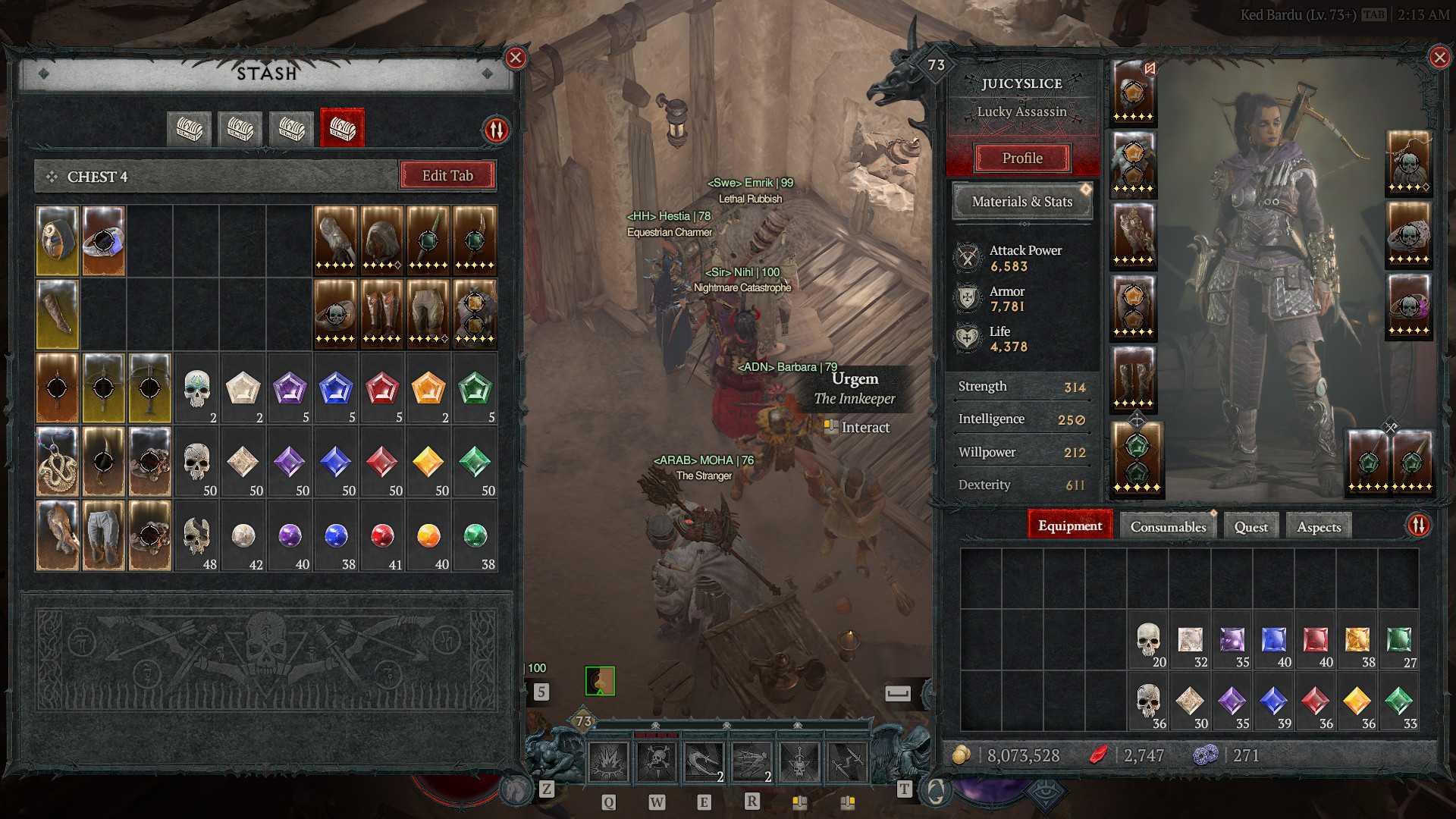Select the red active stash chest tab
The height and width of the screenshot is (819, 1456).
[x=342, y=128]
